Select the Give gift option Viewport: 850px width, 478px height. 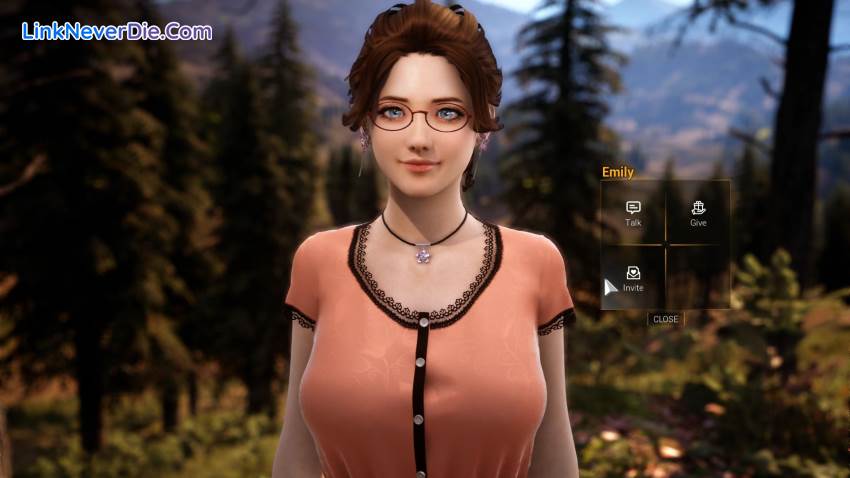[698, 212]
